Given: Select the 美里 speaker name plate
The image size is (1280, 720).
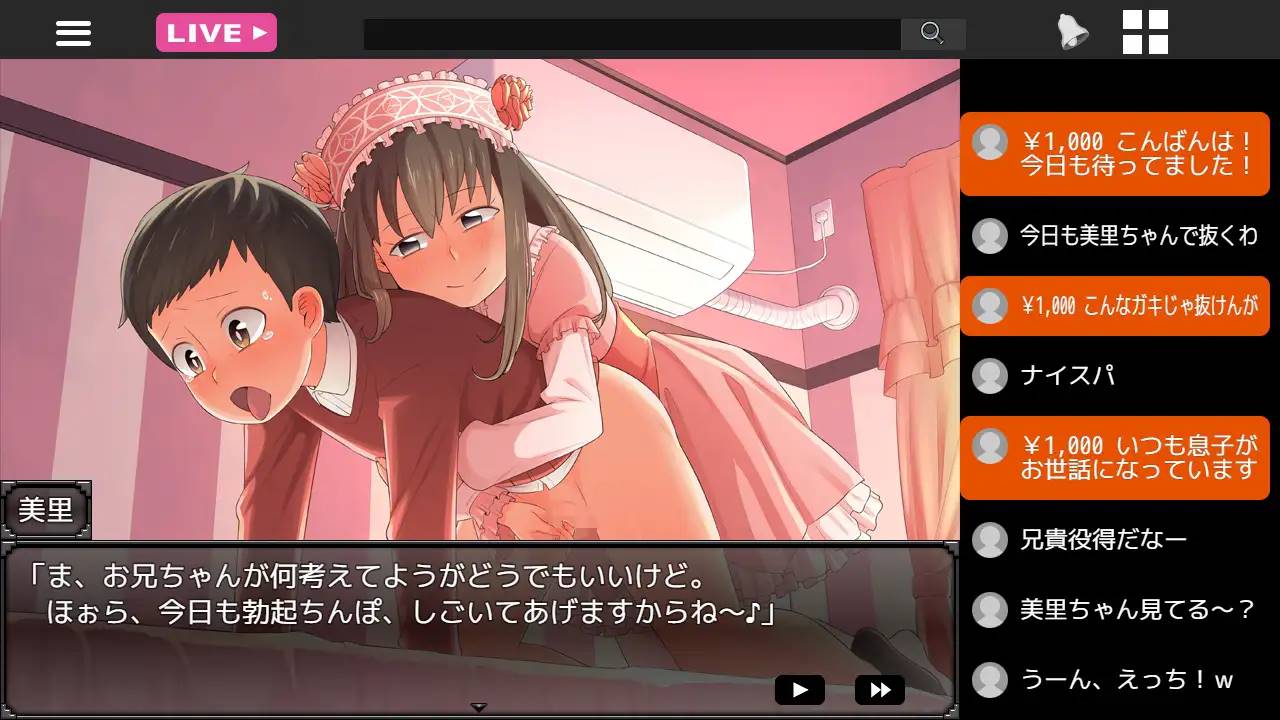Looking at the screenshot, I should pyautogui.click(x=46, y=511).
